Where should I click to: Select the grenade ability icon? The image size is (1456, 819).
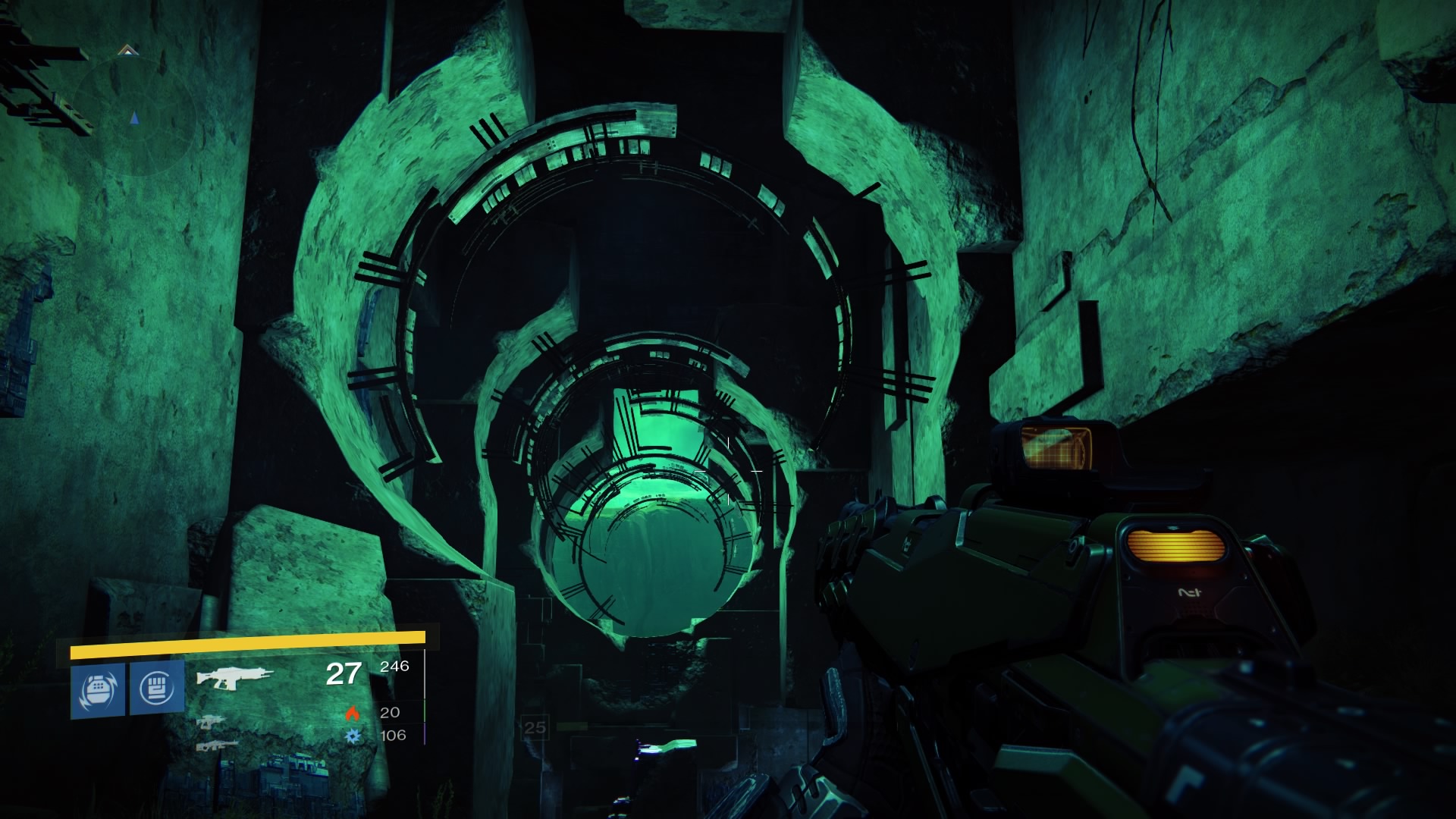pos(98,689)
